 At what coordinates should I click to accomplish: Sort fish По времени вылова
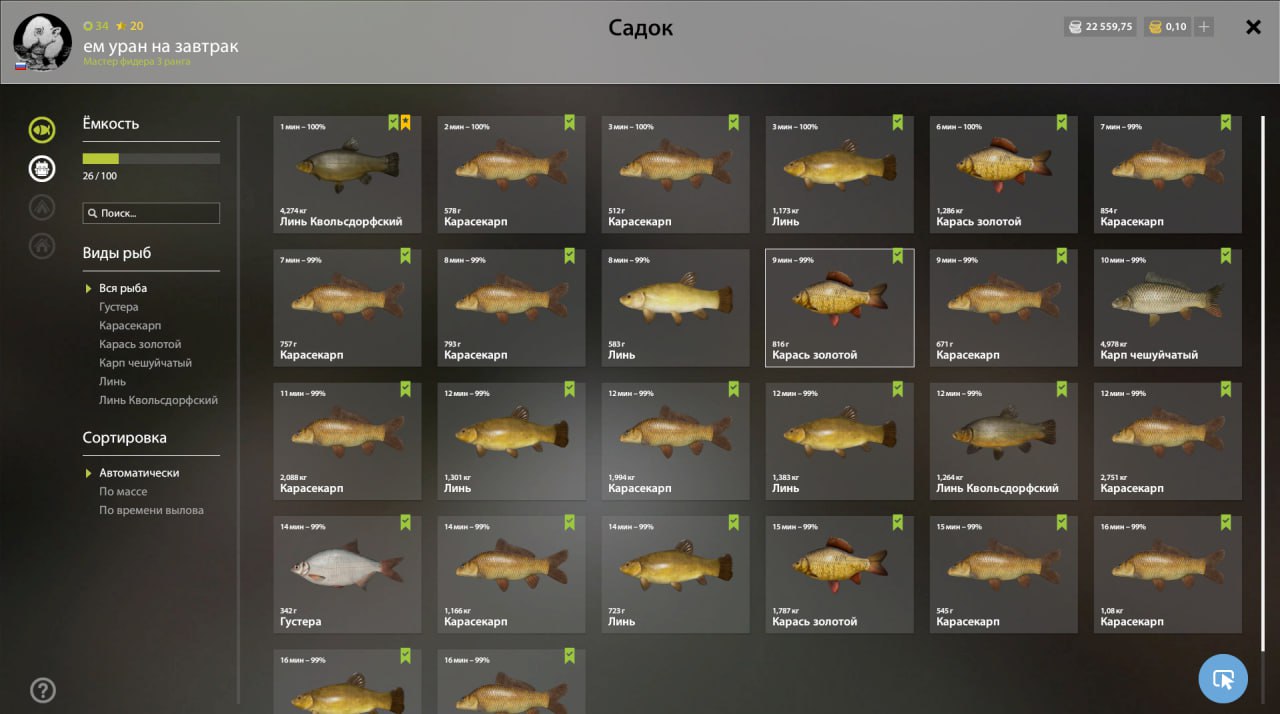point(151,510)
